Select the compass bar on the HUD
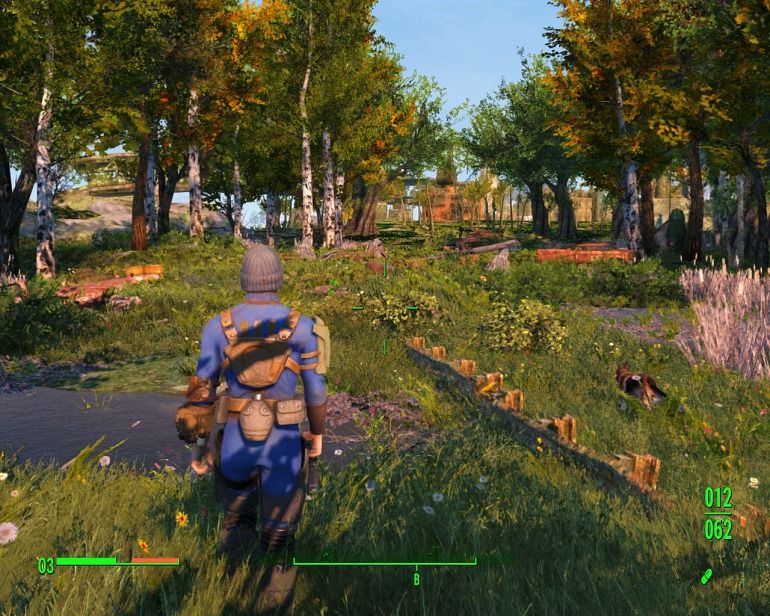The width and height of the screenshot is (770, 616). pos(384,562)
